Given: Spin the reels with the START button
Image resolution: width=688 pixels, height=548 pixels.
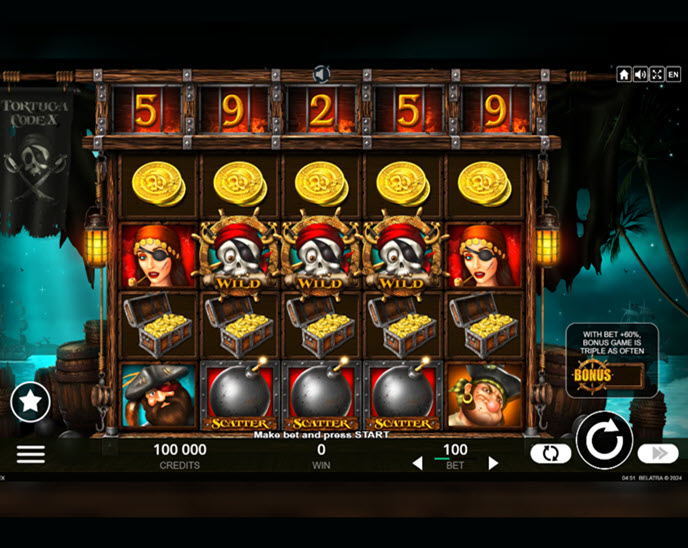Looking at the screenshot, I should click(x=604, y=441).
